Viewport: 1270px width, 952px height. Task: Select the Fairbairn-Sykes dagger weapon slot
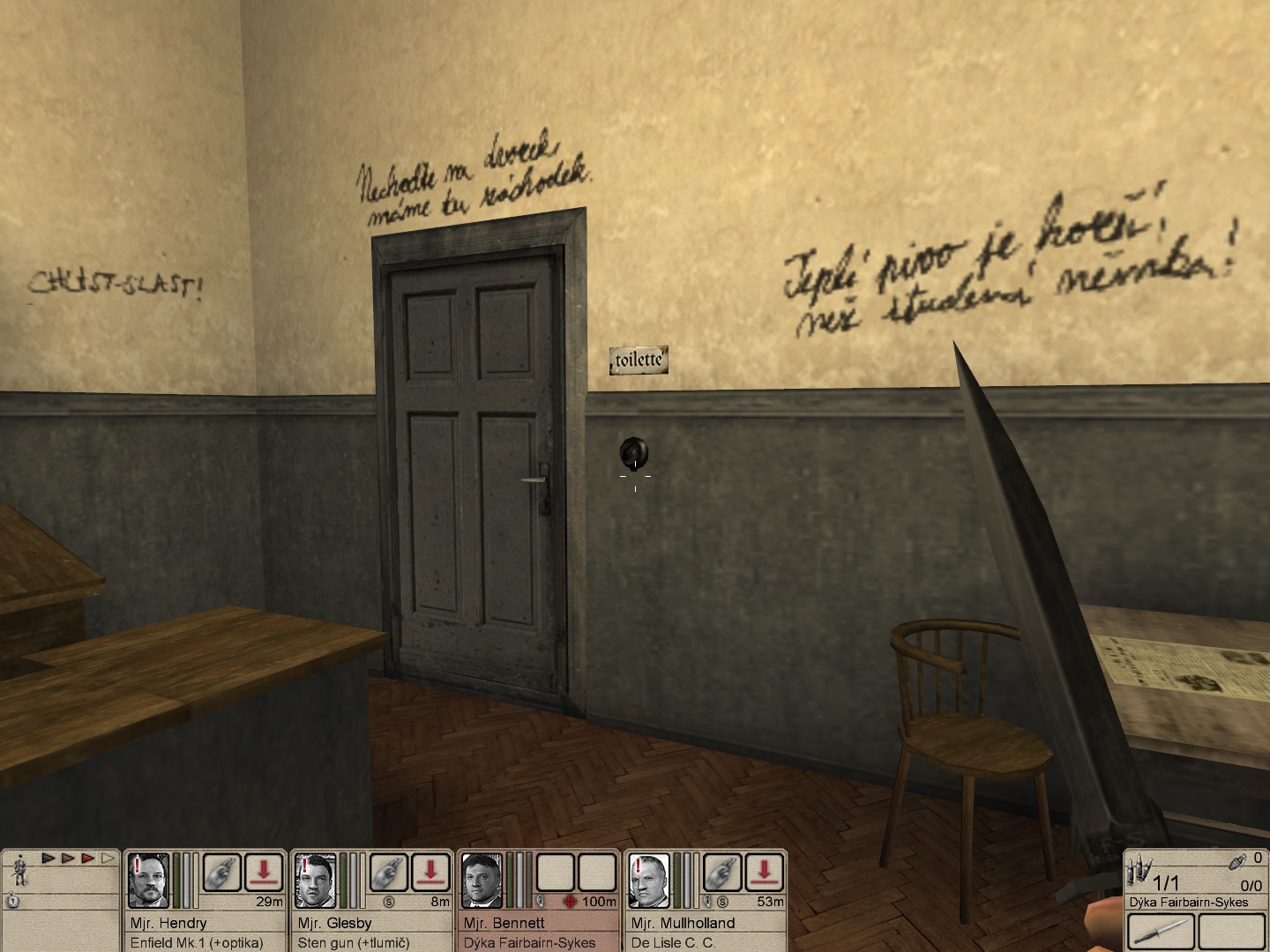point(1161,932)
